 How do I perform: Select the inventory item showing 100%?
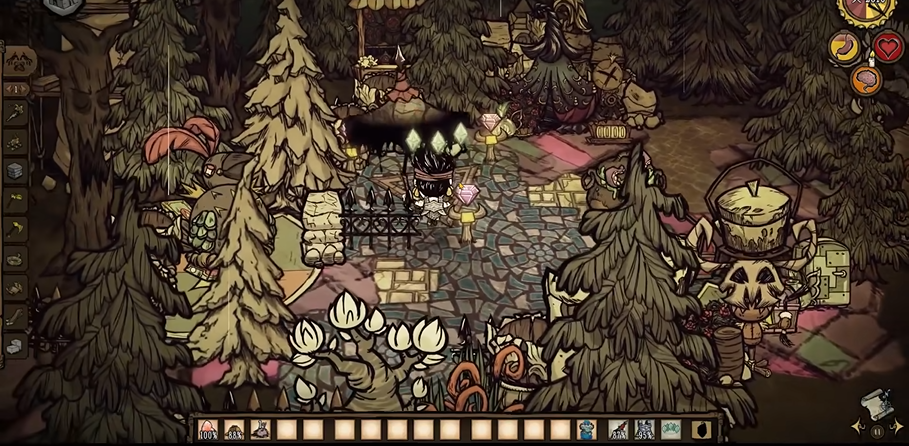click(x=208, y=430)
